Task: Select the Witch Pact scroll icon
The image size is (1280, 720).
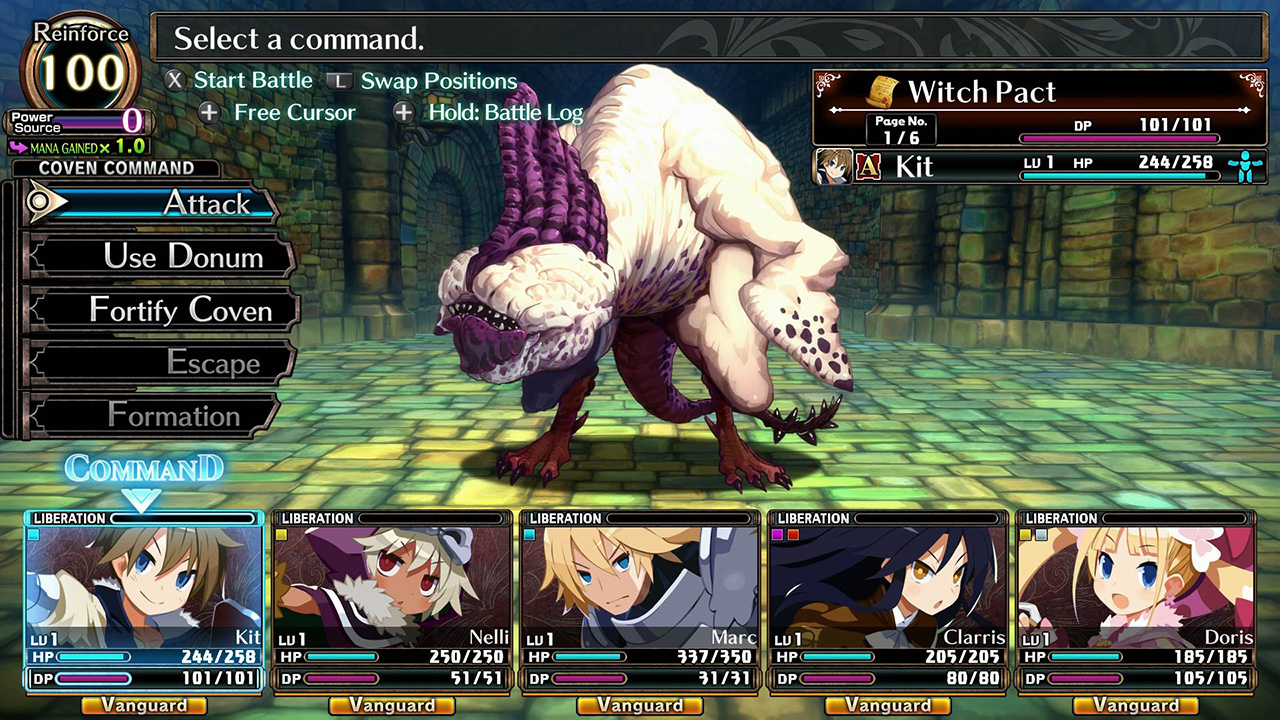Action: tap(883, 91)
